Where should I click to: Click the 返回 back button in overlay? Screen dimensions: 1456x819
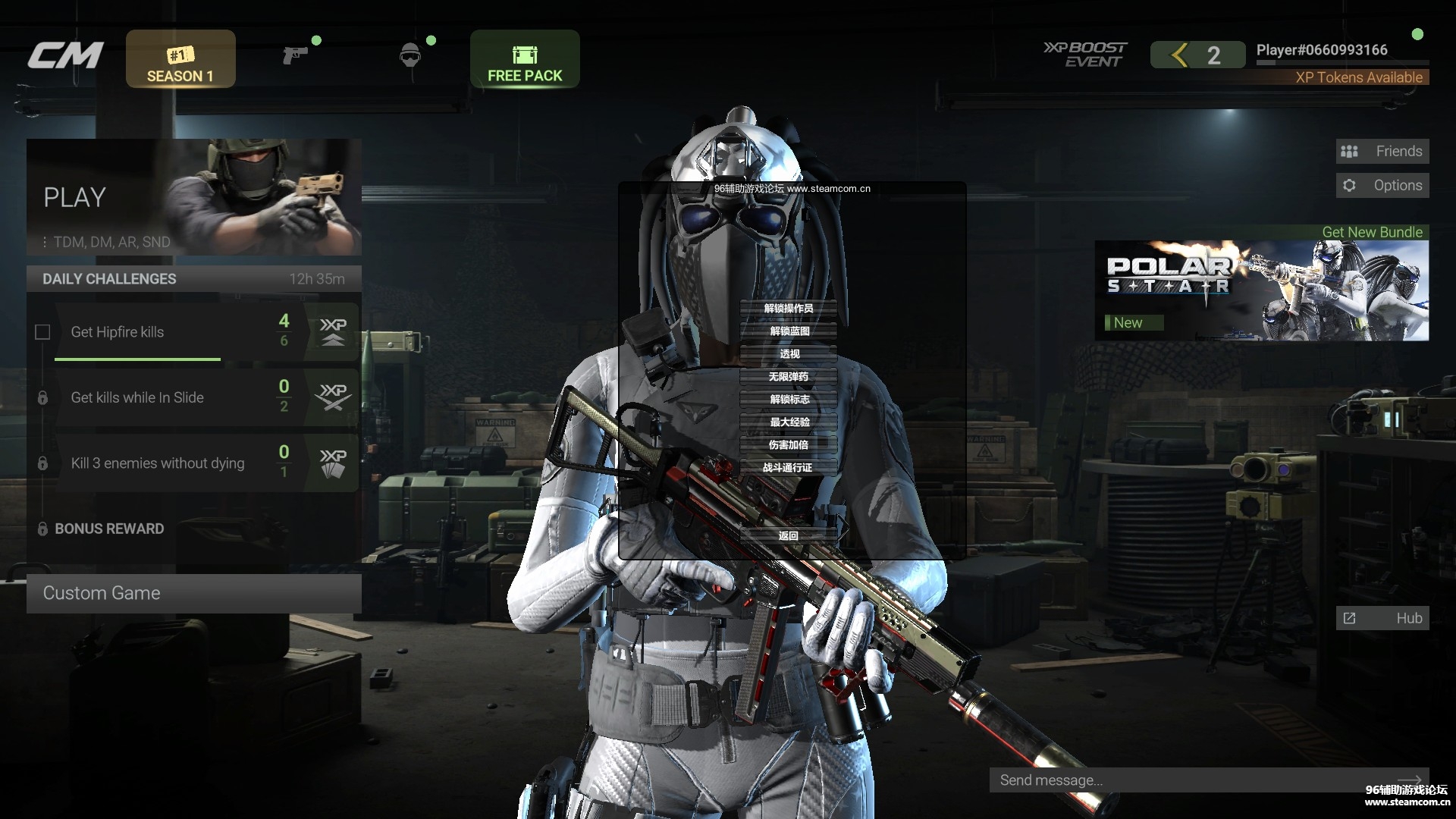point(788,535)
